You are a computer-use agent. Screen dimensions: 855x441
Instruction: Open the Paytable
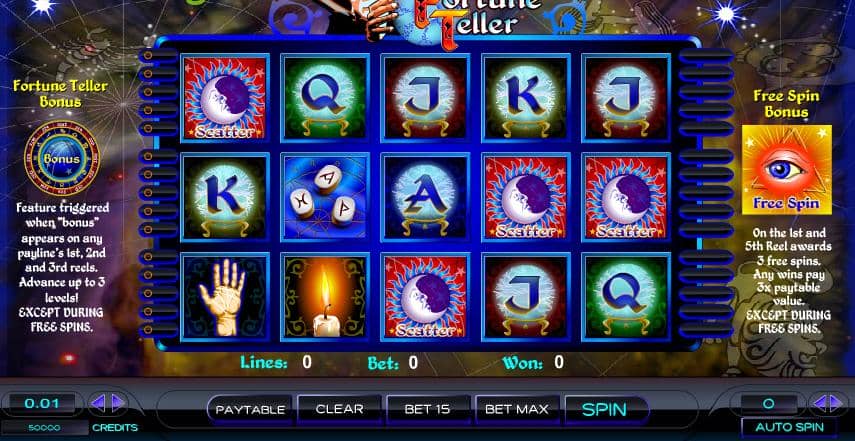tap(251, 409)
